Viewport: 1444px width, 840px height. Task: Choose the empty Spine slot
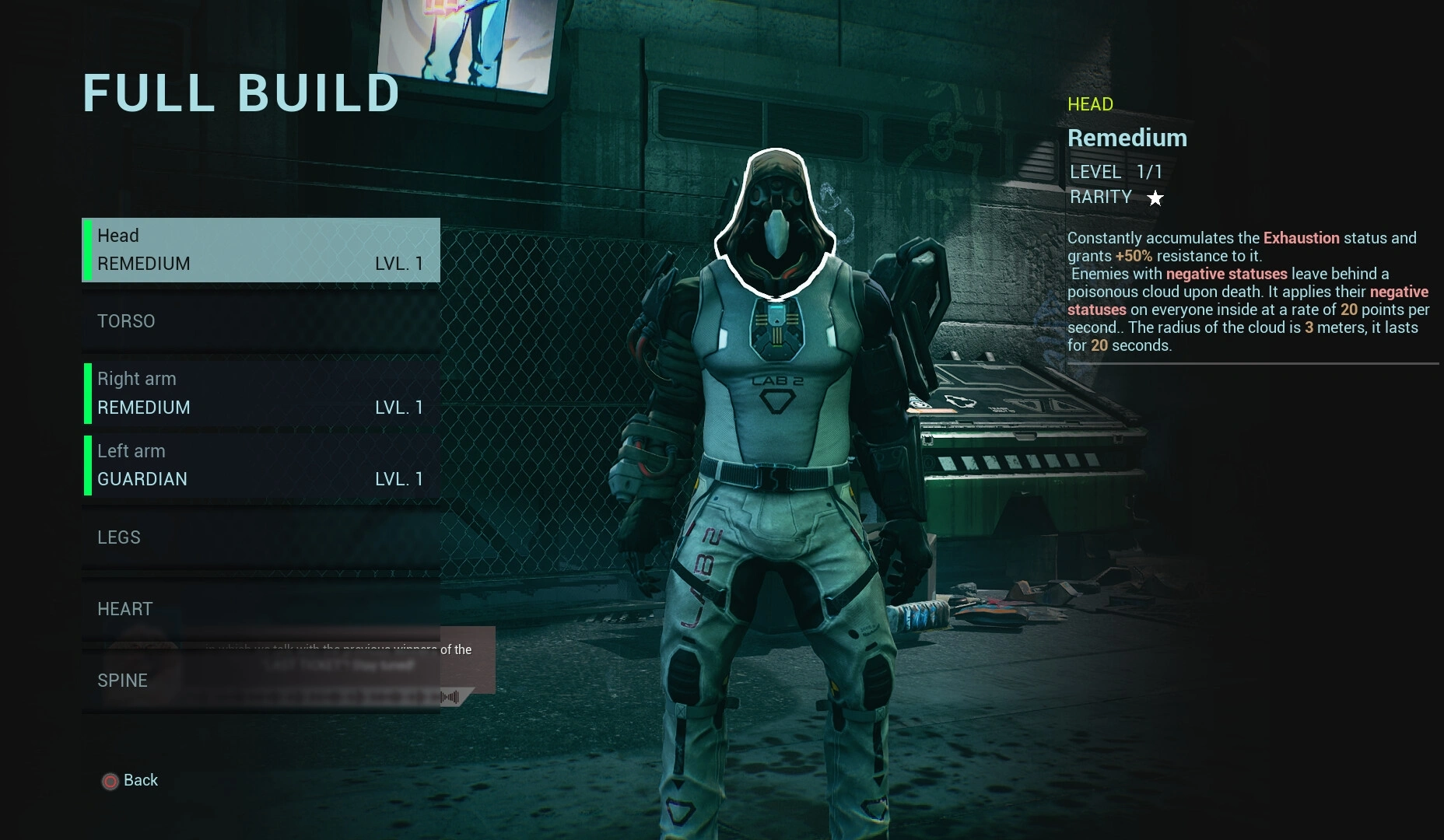(261, 681)
